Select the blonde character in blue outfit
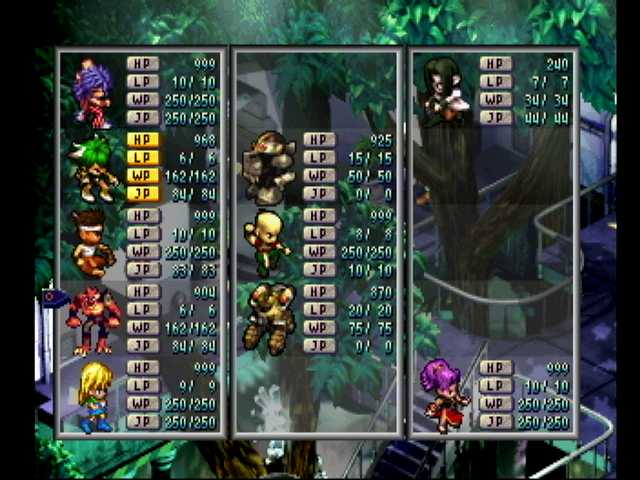 coord(95,396)
